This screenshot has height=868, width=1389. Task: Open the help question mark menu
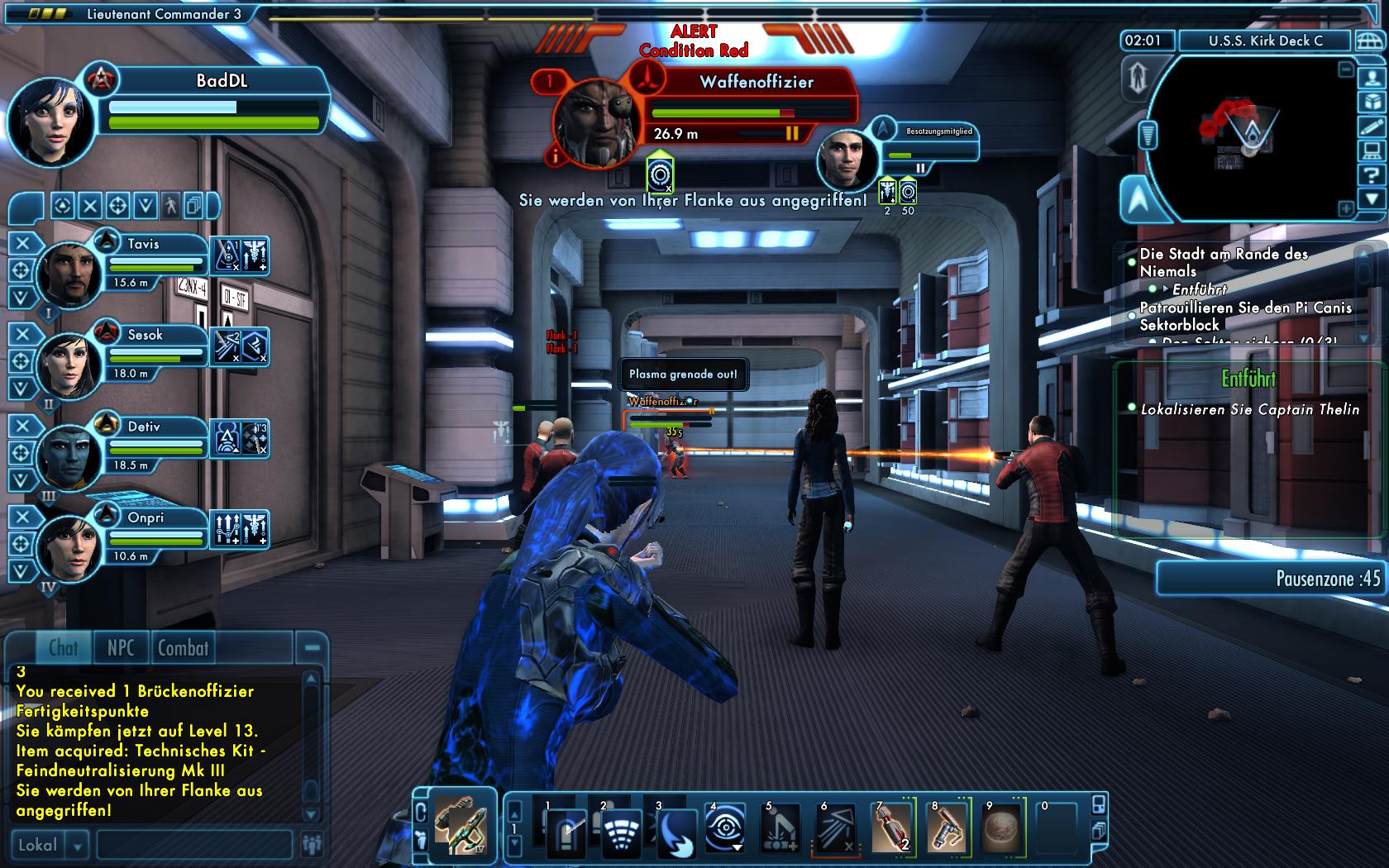[x=1372, y=175]
